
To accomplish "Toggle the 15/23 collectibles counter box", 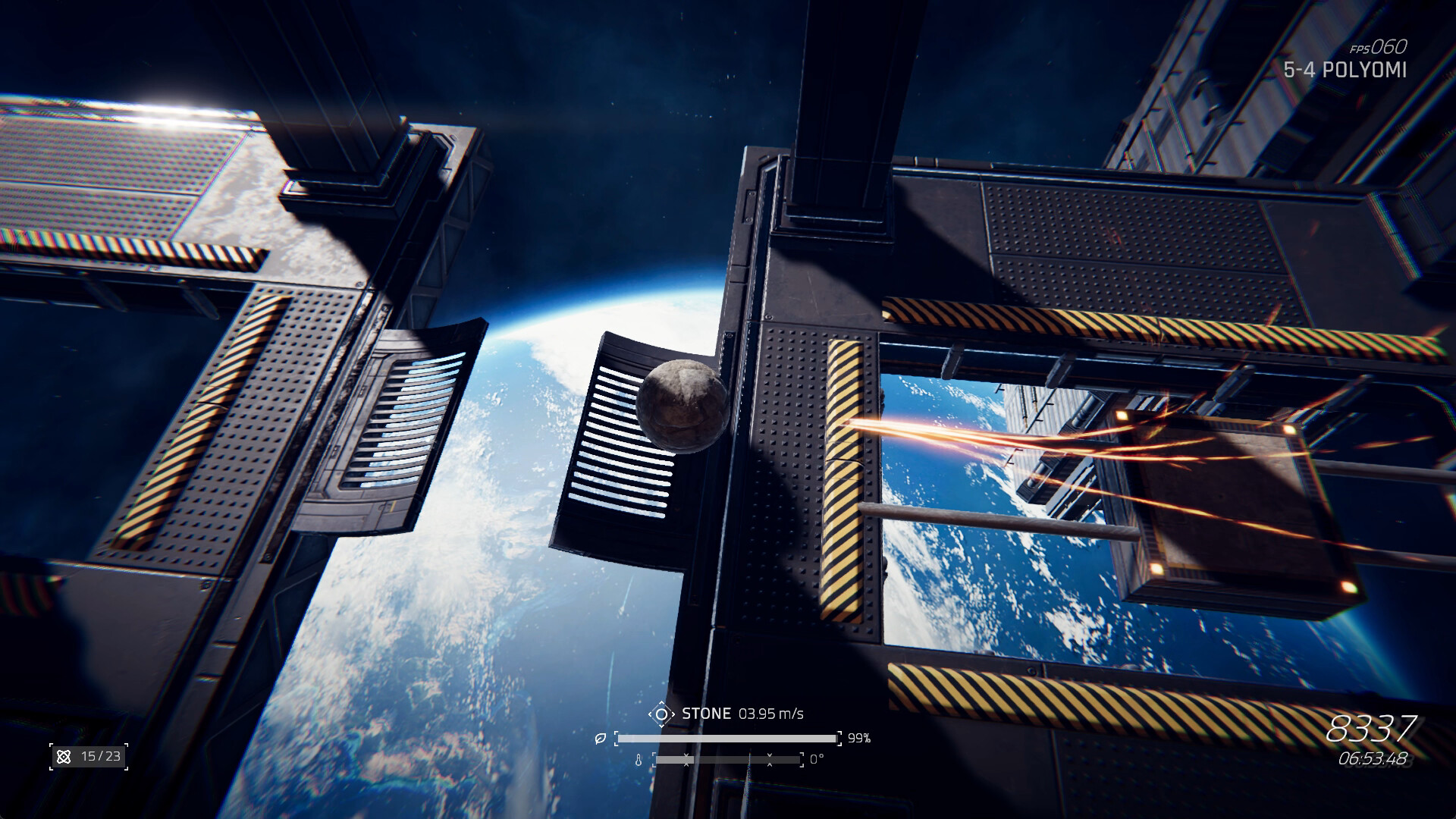I will (87, 756).
